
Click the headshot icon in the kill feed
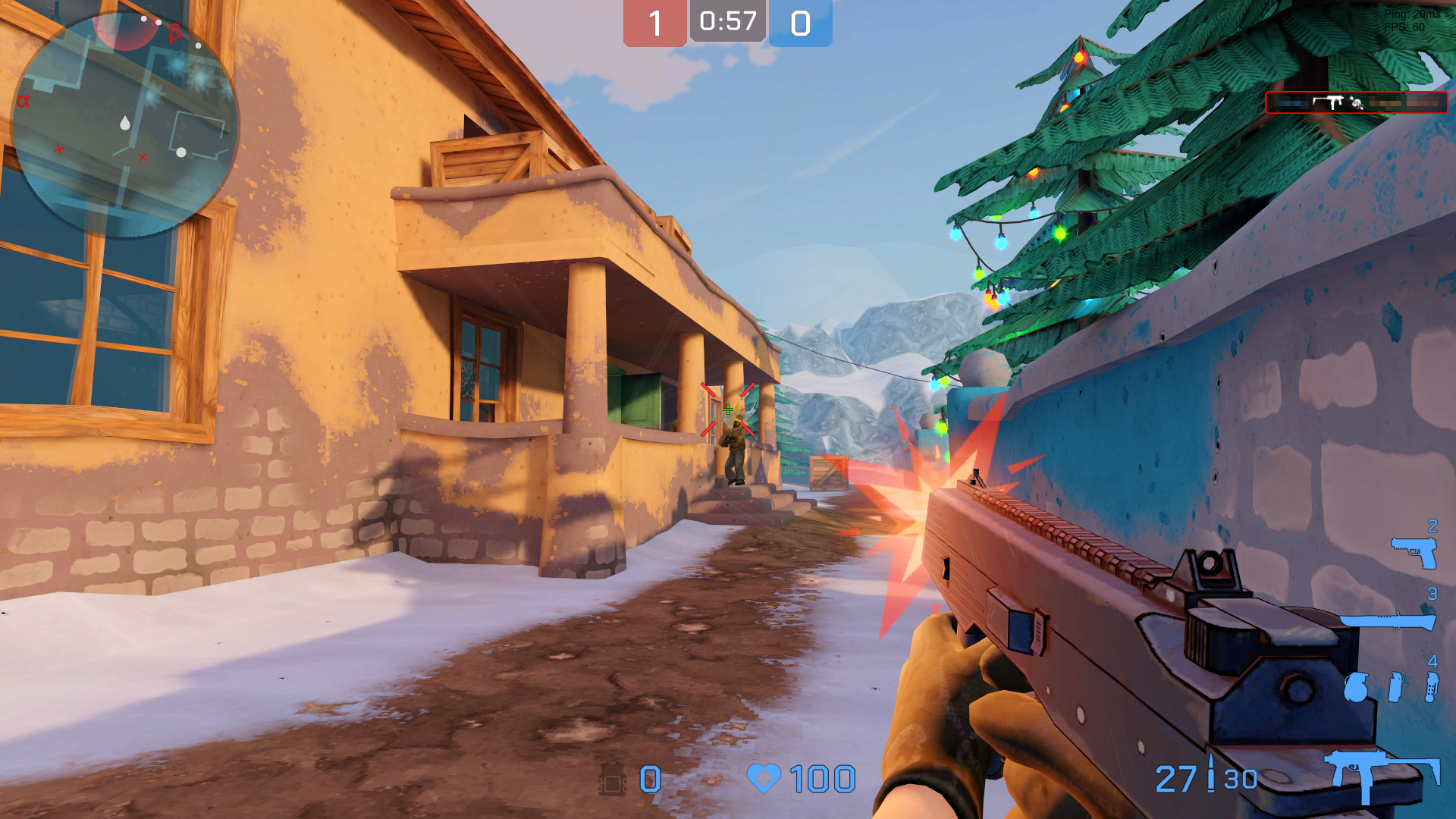1357,102
